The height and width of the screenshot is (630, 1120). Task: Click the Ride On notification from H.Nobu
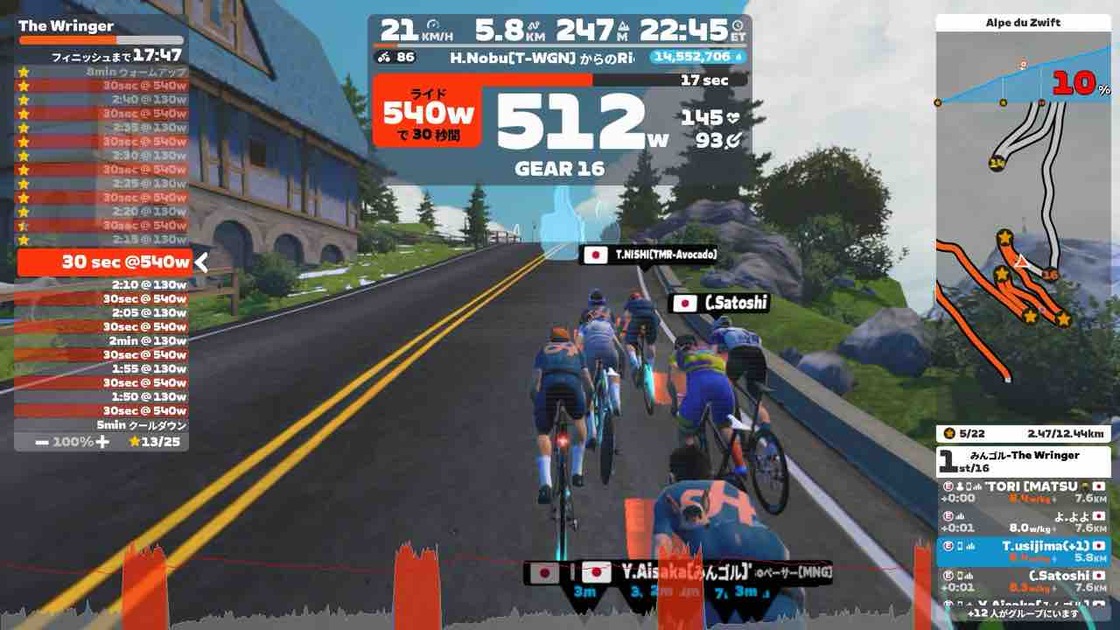click(542, 58)
